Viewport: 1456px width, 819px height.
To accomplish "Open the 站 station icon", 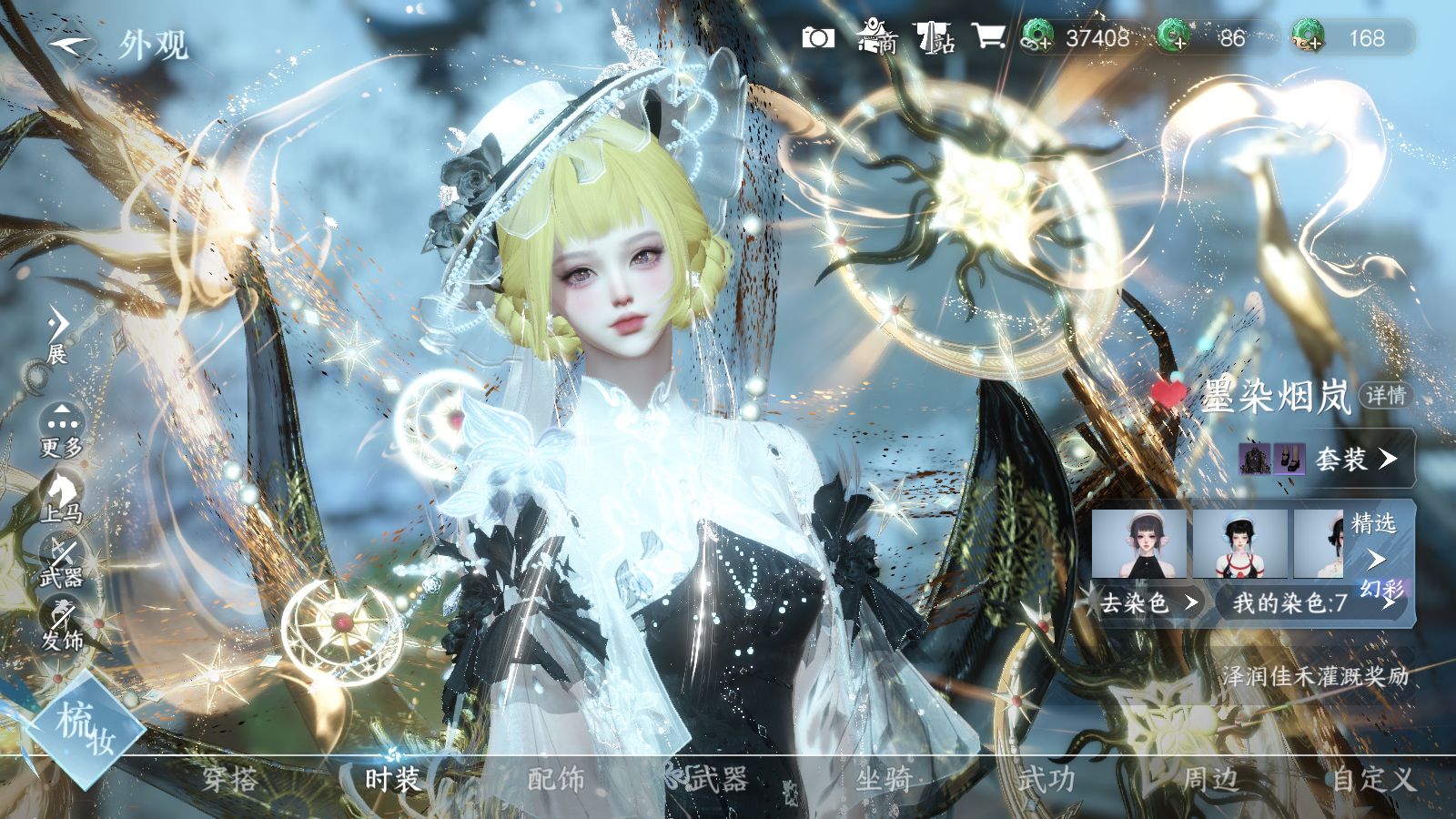I will [935, 37].
